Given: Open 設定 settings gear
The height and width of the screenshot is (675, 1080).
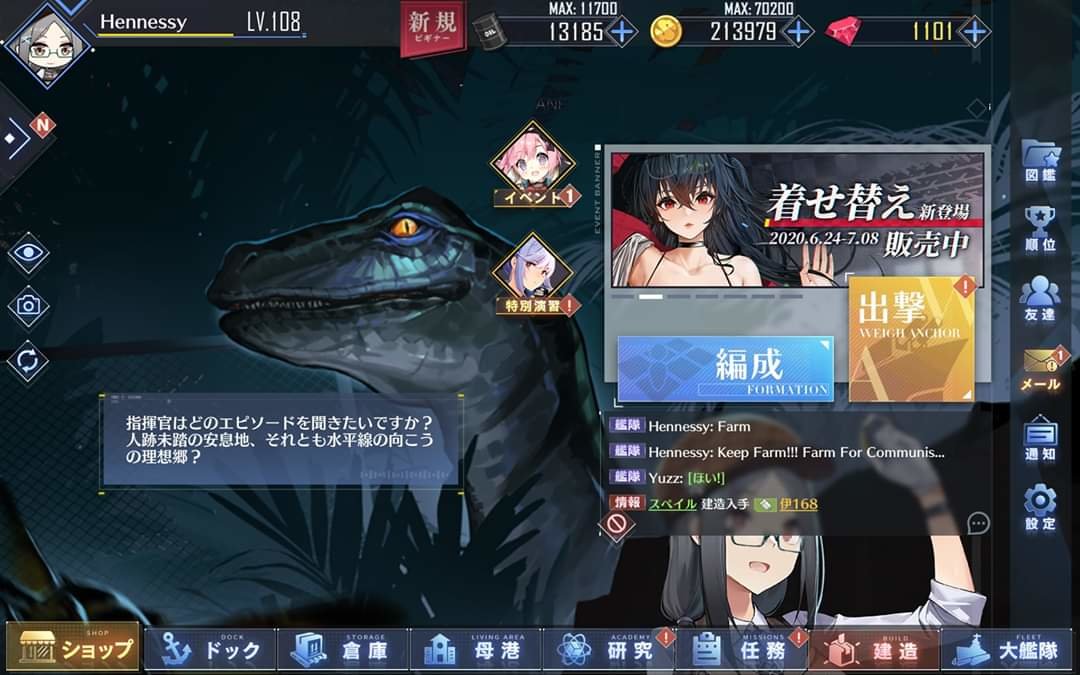Looking at the screenshot, I should point(1039,507).
